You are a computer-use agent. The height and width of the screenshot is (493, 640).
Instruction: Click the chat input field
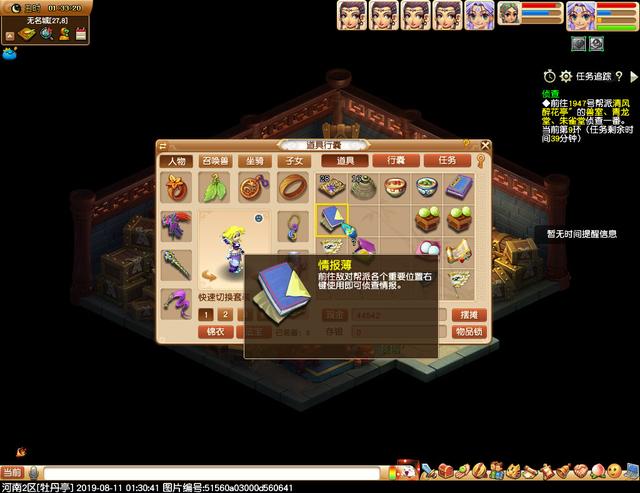point(200,472)
